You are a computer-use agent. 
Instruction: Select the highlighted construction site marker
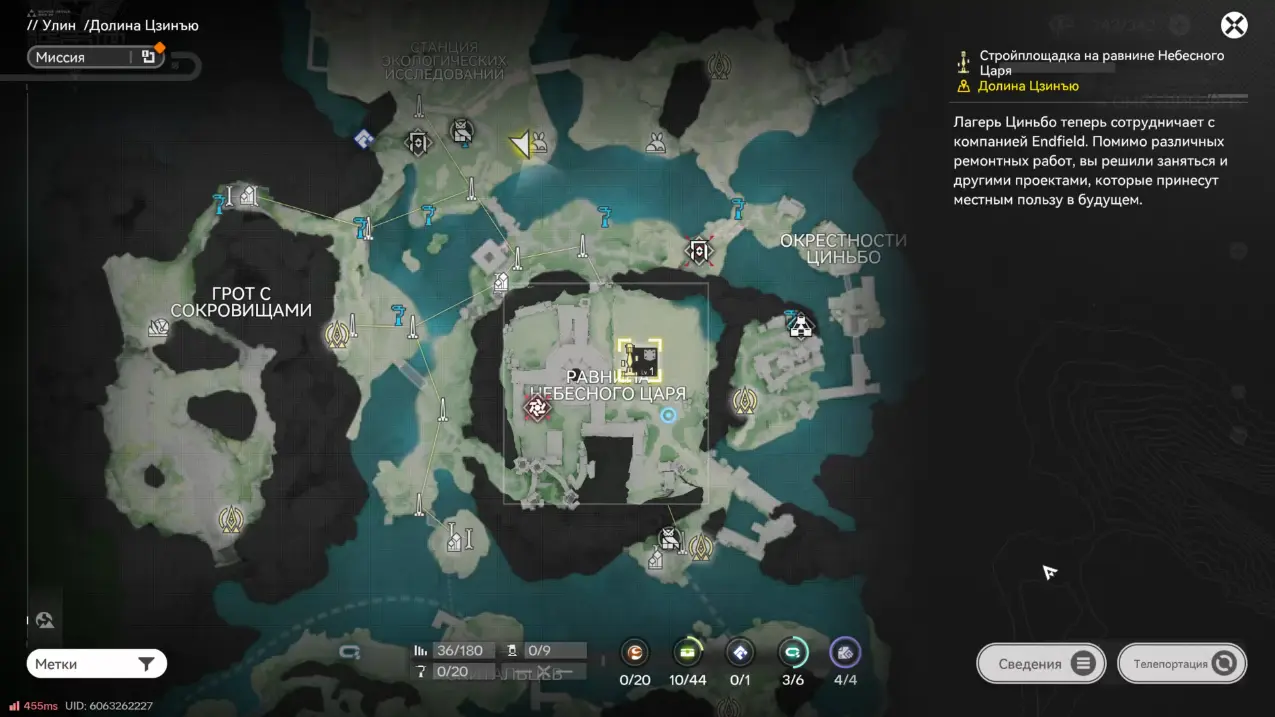point(639,359)
